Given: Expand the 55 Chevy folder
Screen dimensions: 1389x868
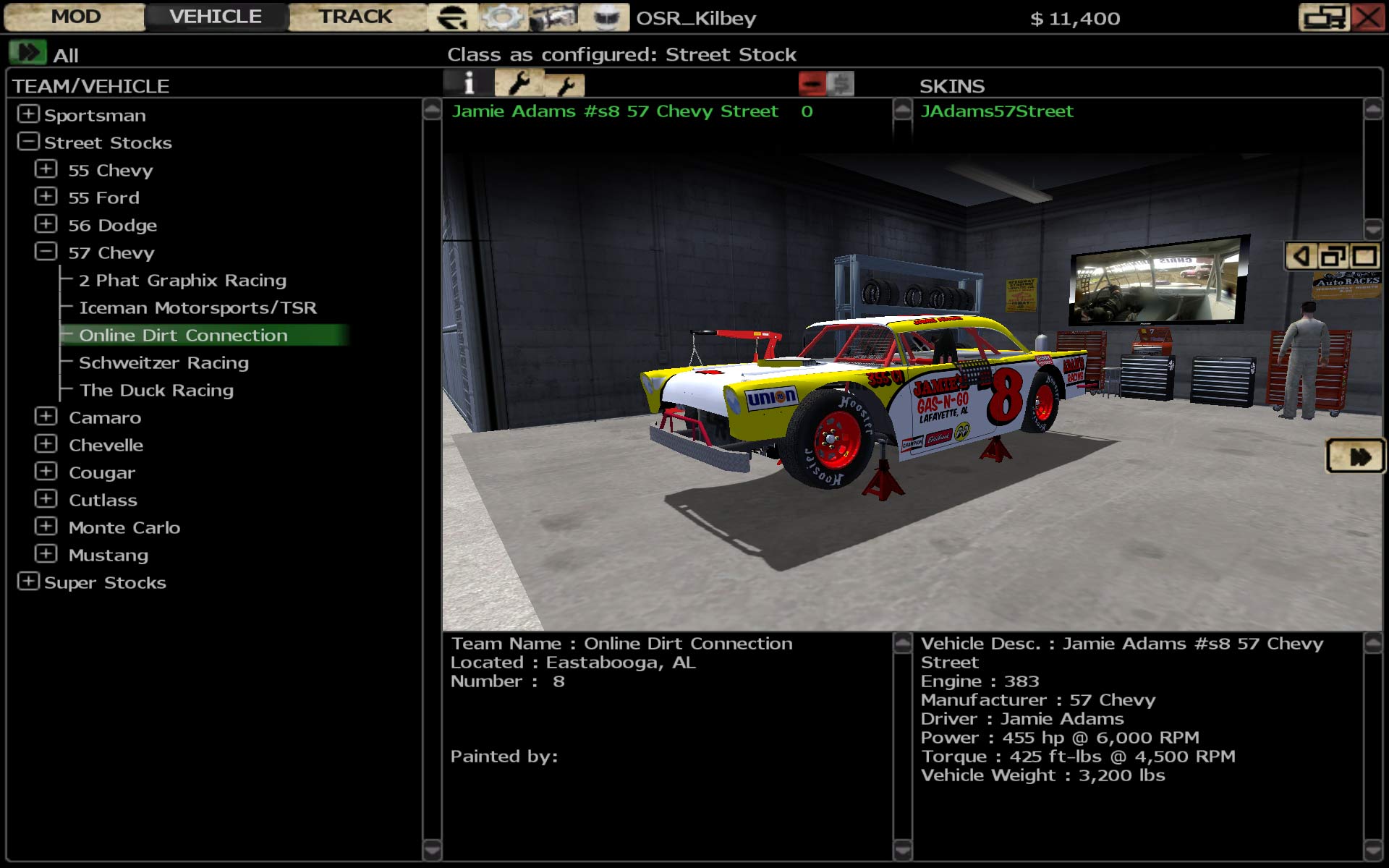Looking at the screenshot, I should [46, 169].
